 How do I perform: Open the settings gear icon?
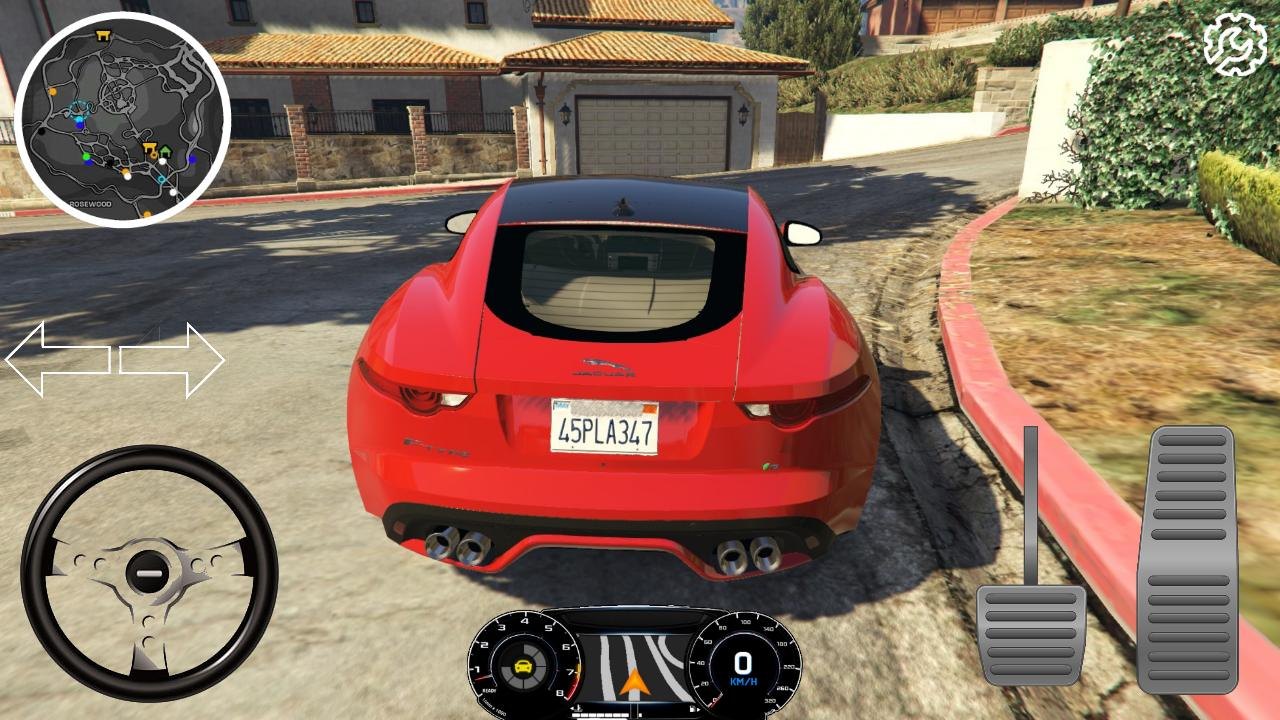[1235, 44]
